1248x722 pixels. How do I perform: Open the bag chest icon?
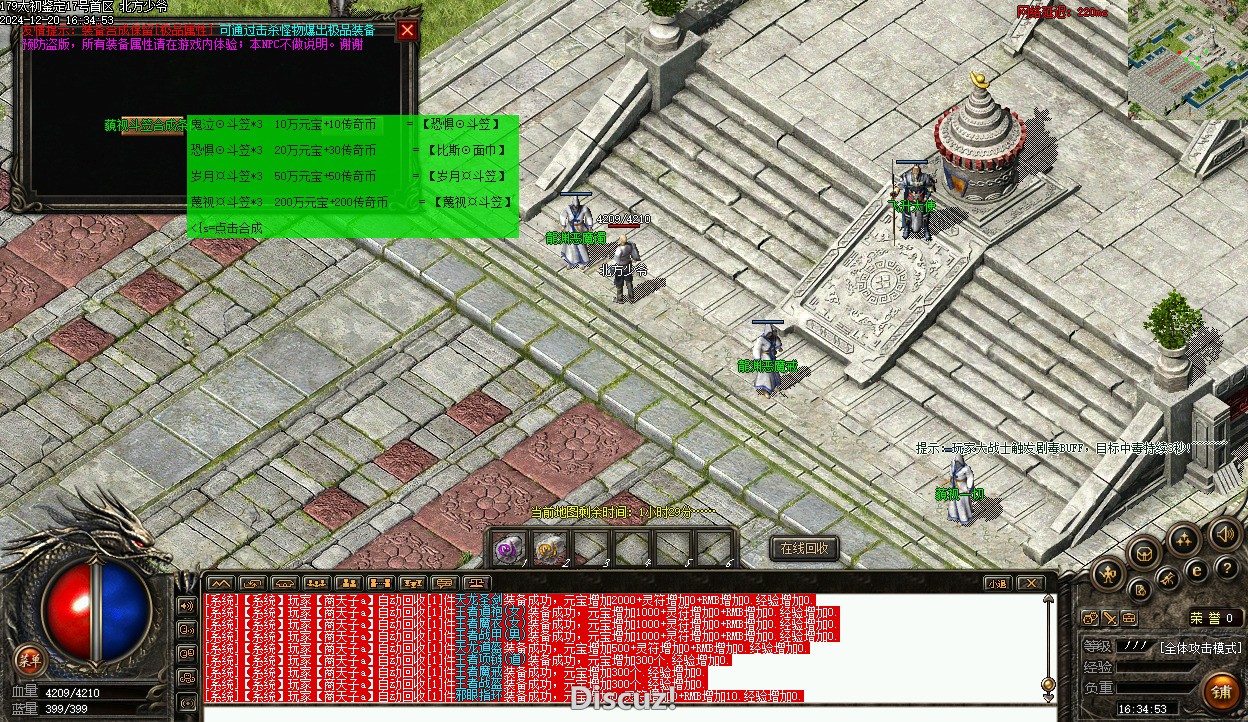pyautogui.click(x=1144, y=552)
